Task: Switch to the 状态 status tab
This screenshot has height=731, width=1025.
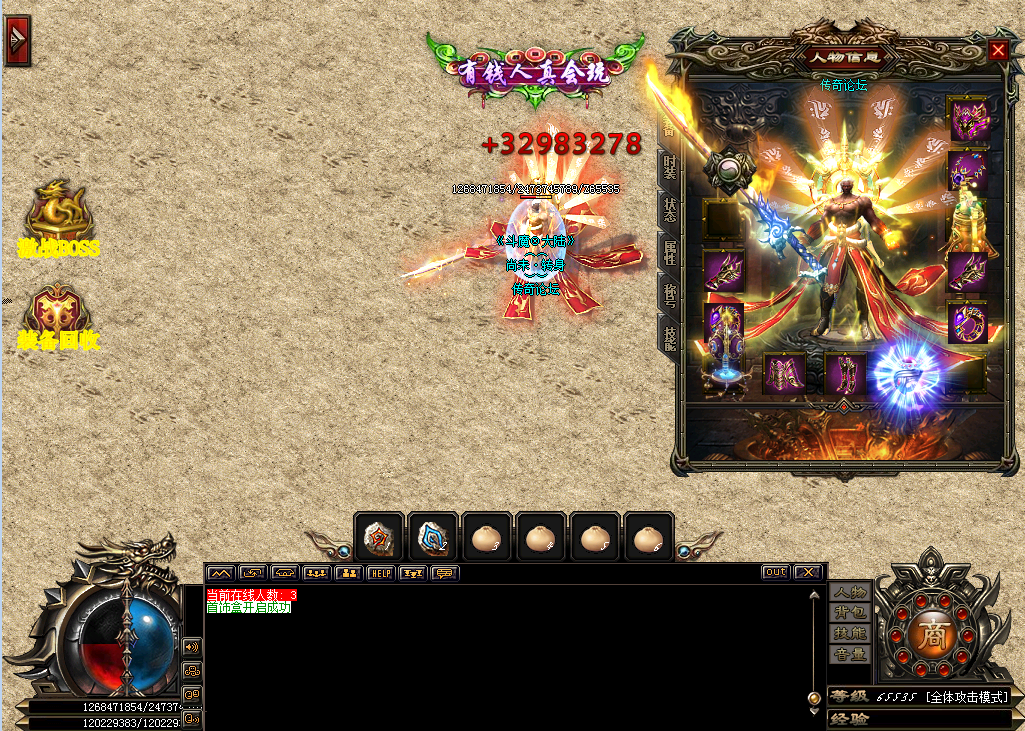Action: [669, 209]
